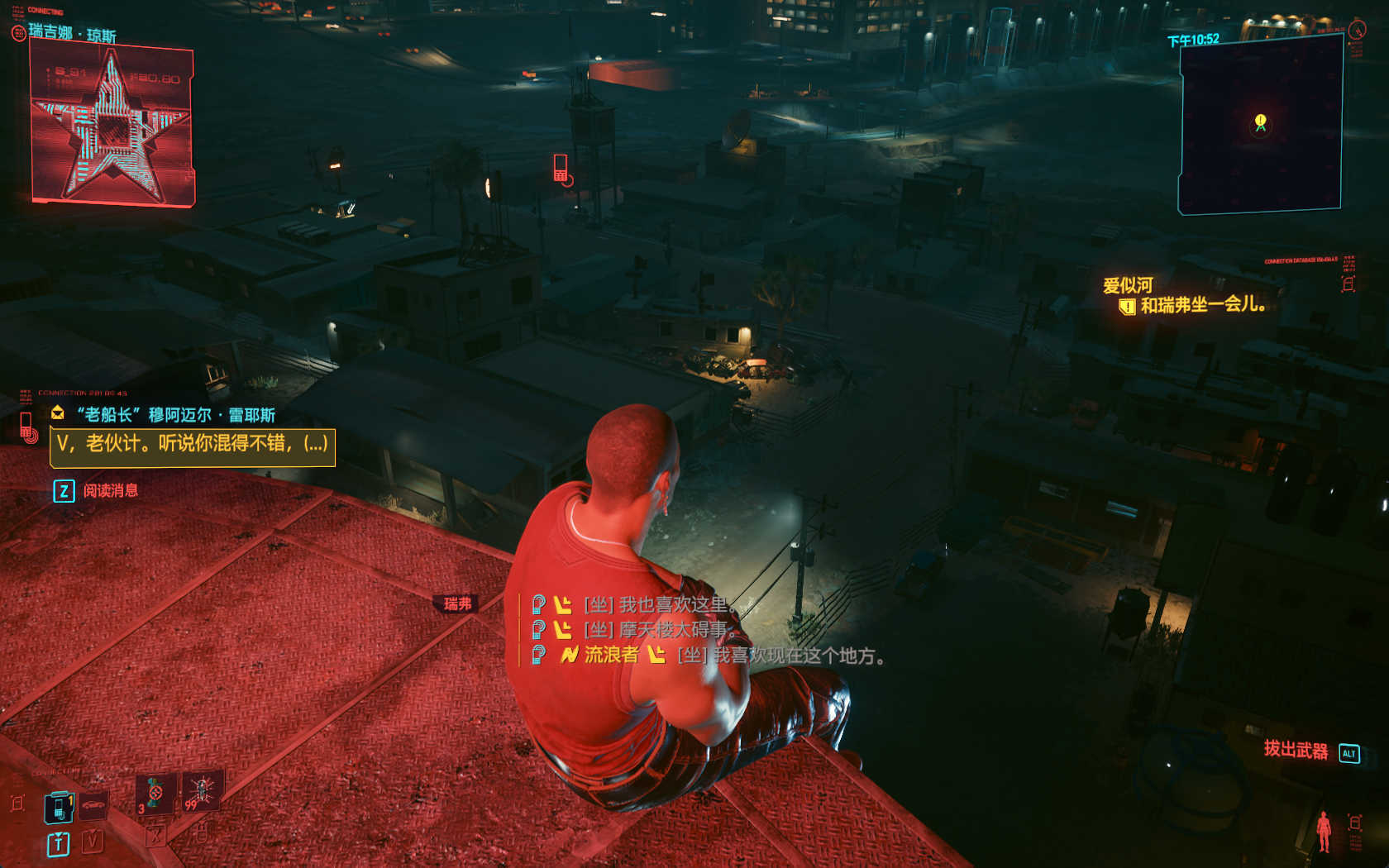The image size is (1389, 868).
Task: Choose reply "摩天楼太碍事"
Action: tap(660, 630)
